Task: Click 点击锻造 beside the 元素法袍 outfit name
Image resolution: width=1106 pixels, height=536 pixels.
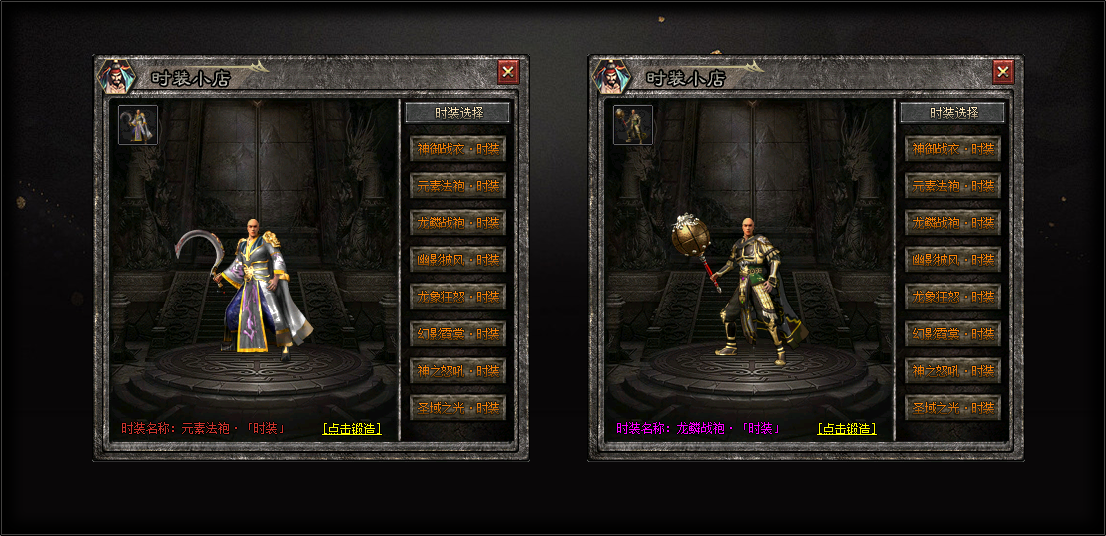Action: tap(352, 429)
